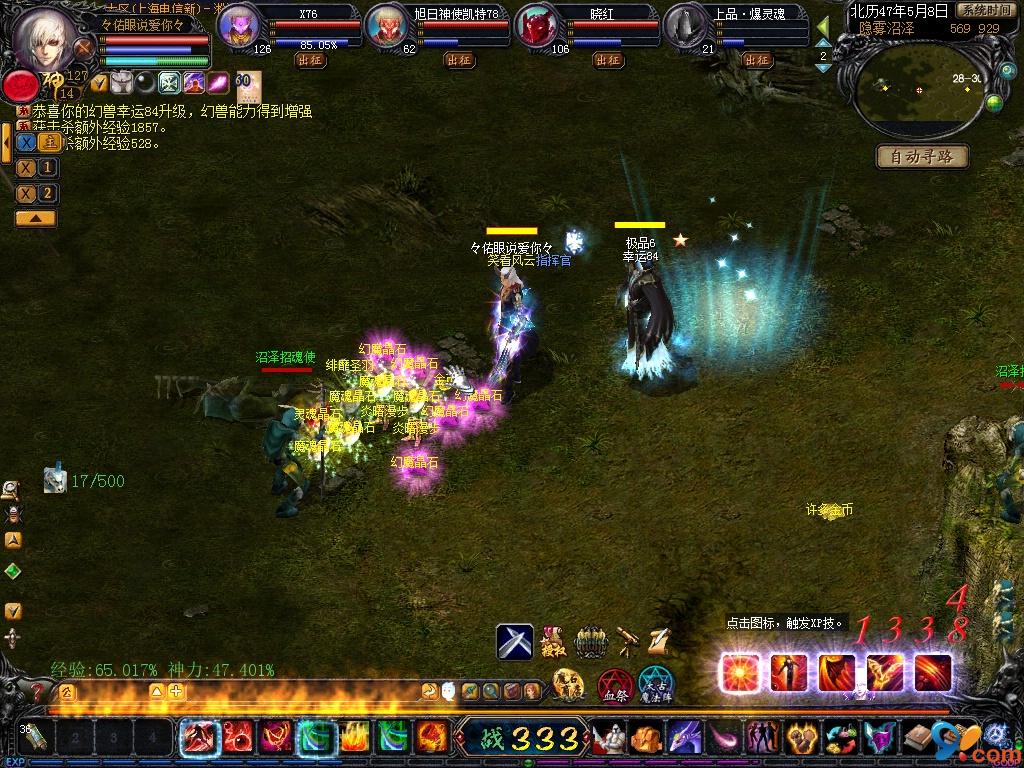Send out pet X76 with 出征
1024x768 pixels.
pos(310,60)
